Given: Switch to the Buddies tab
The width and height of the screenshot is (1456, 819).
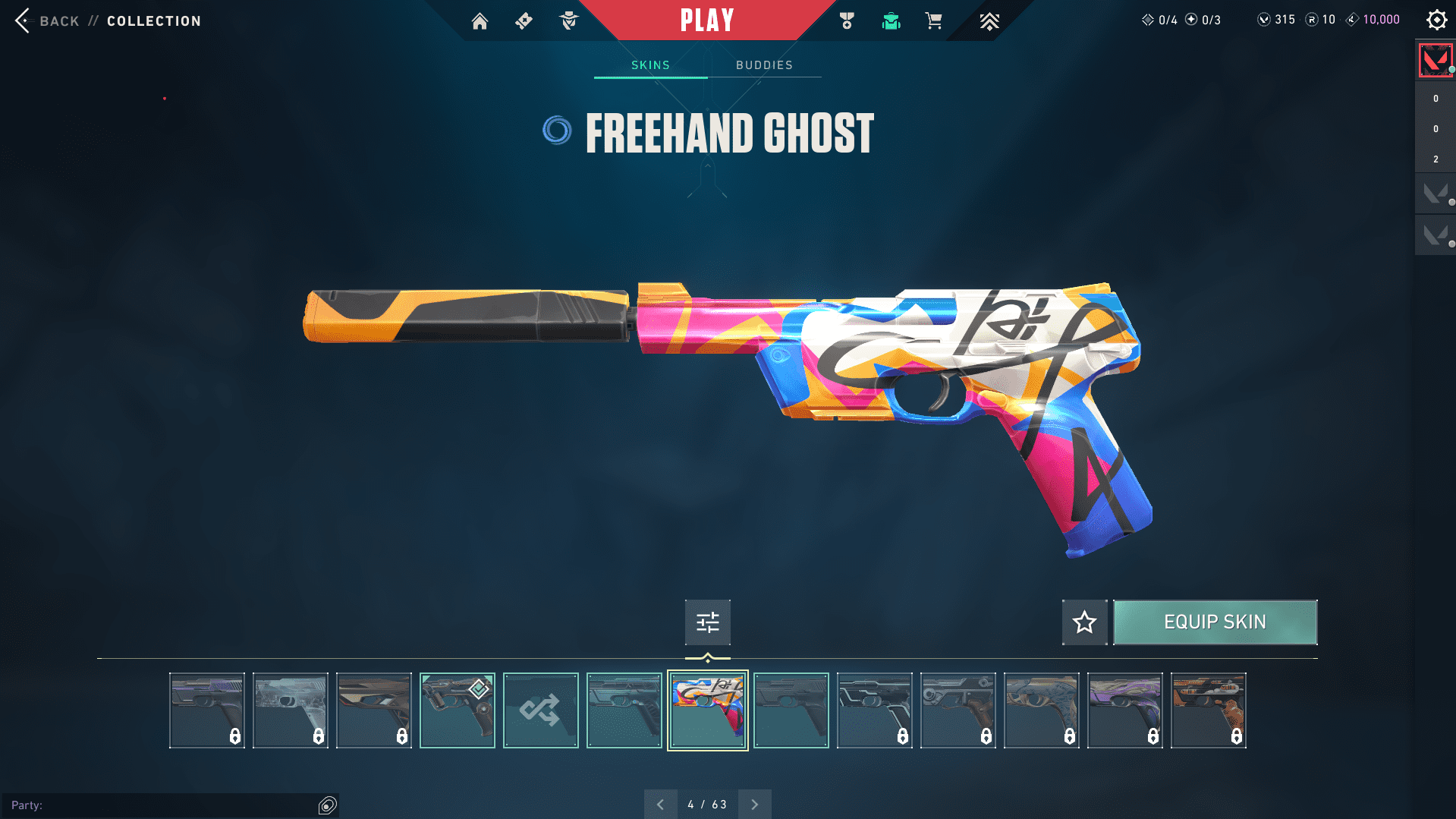Looking at the screenshot, I should (764, 65).
